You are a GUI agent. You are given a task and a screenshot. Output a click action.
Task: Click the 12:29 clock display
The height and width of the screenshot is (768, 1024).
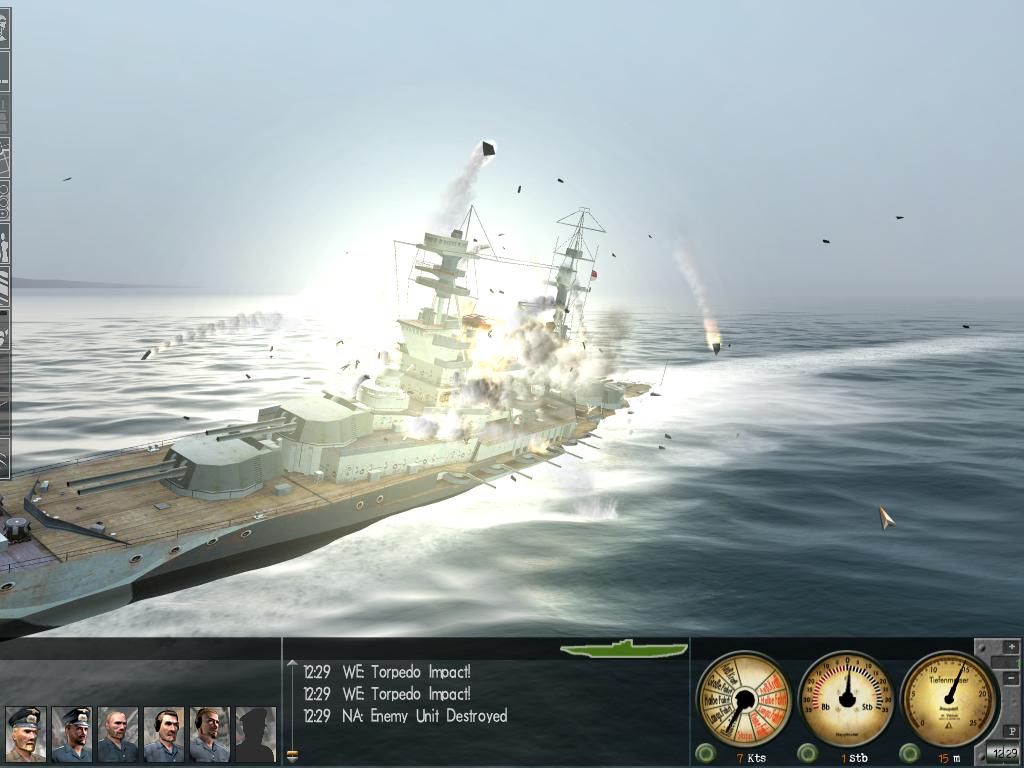click(1003, 753)
